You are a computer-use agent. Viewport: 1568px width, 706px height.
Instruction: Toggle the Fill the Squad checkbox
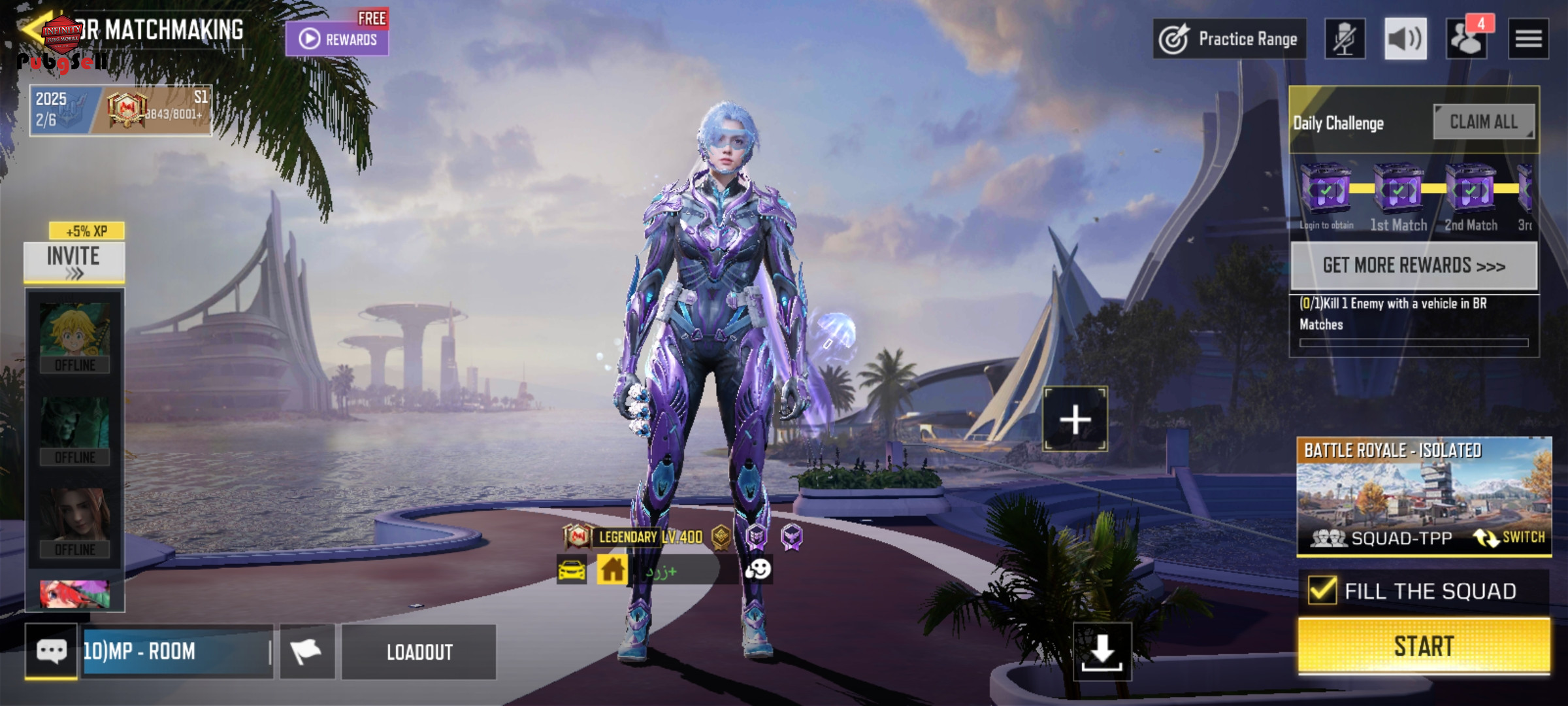coord(1322,590)
